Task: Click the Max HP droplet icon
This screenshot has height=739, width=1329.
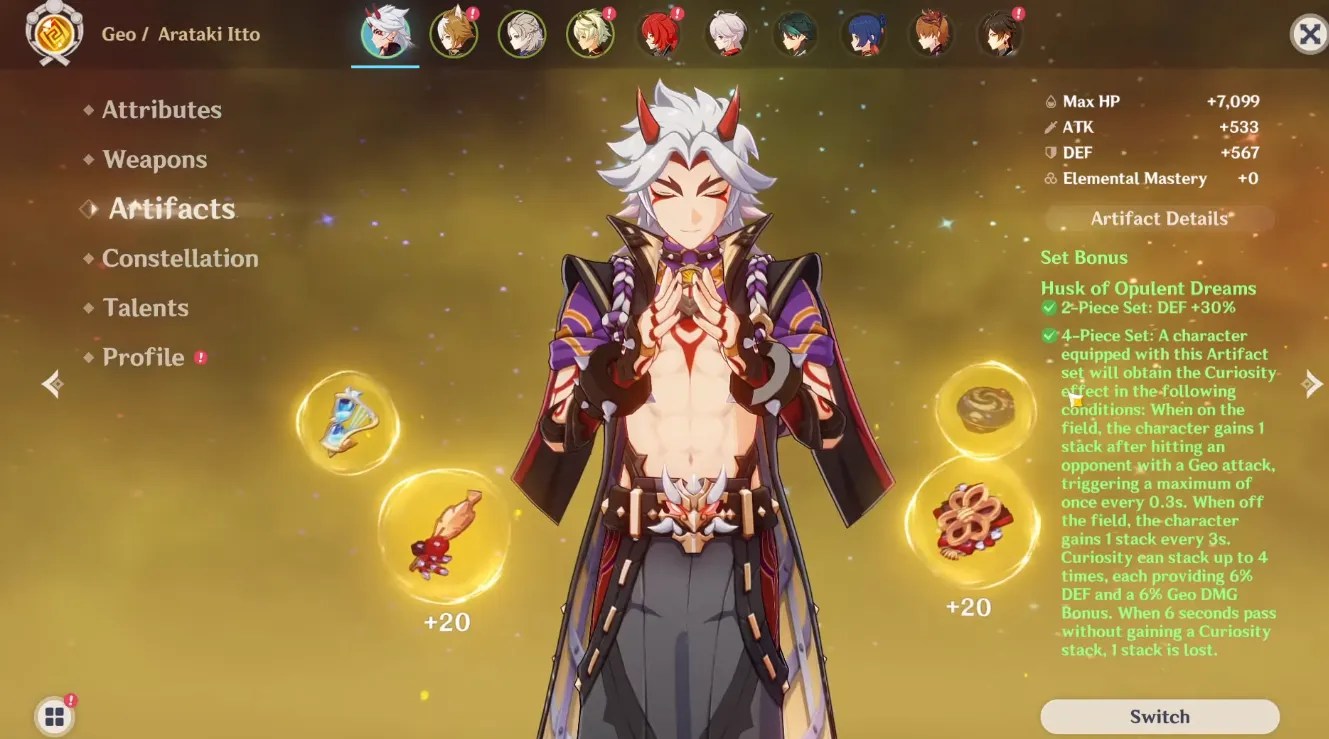Action: (1051, 101)
